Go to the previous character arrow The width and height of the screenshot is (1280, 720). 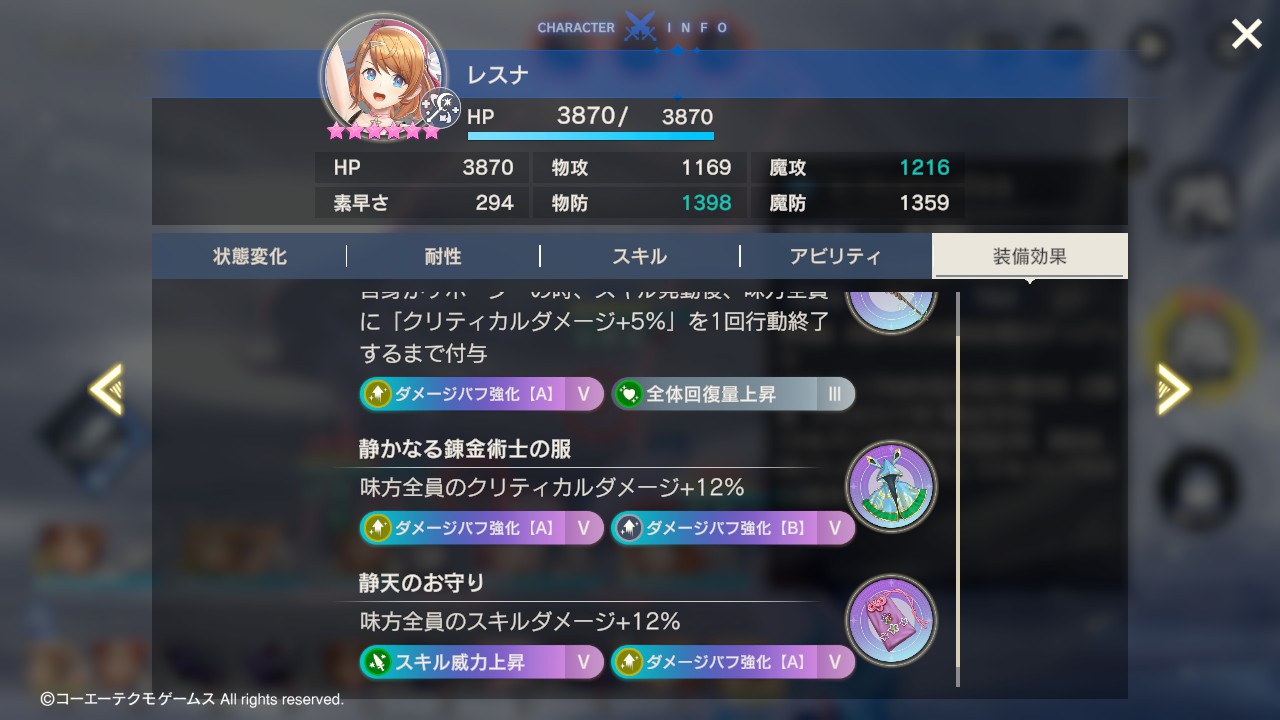(x=106, y=388)
